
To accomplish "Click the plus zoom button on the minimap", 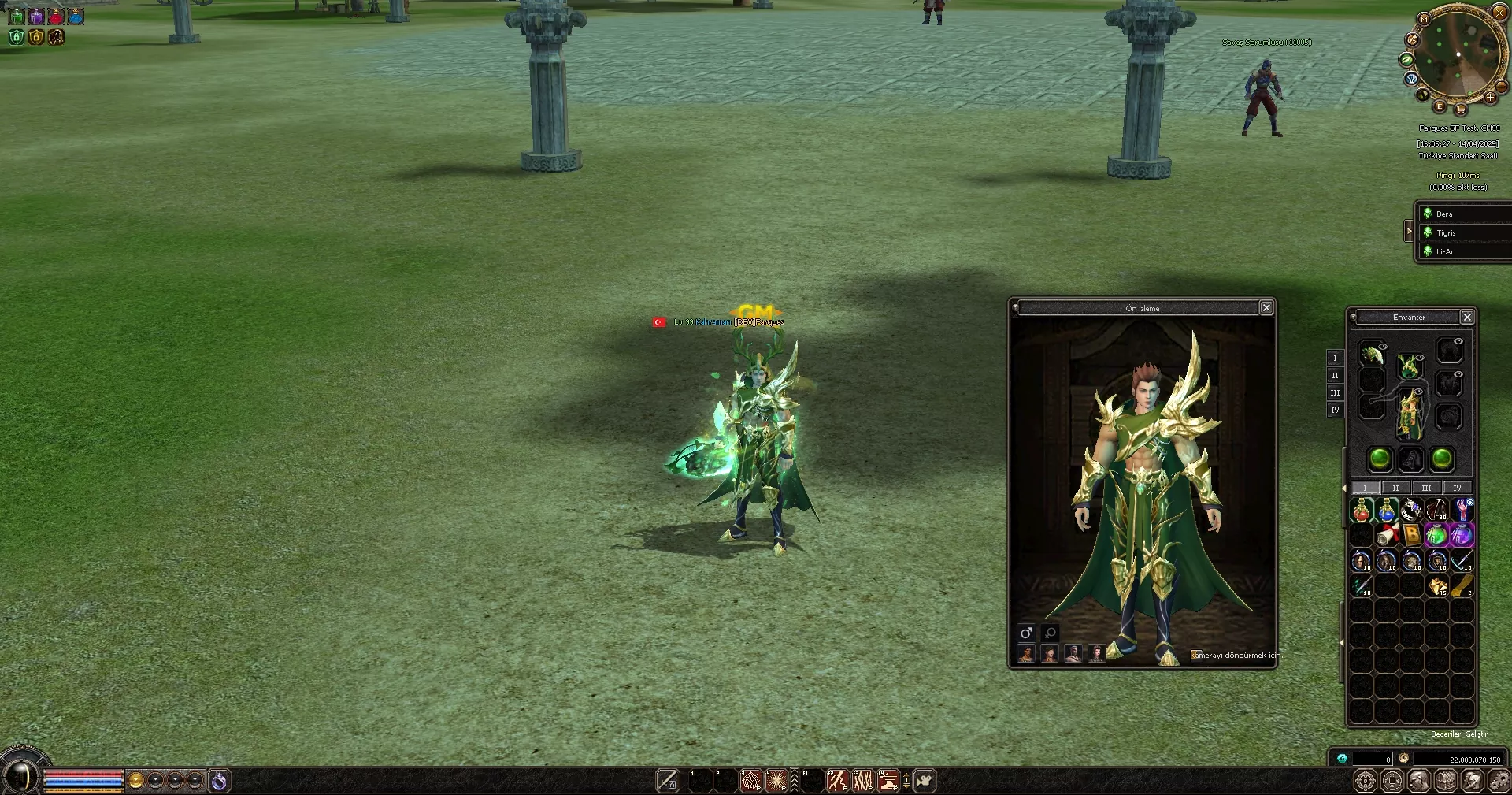I will [1491, 97].
